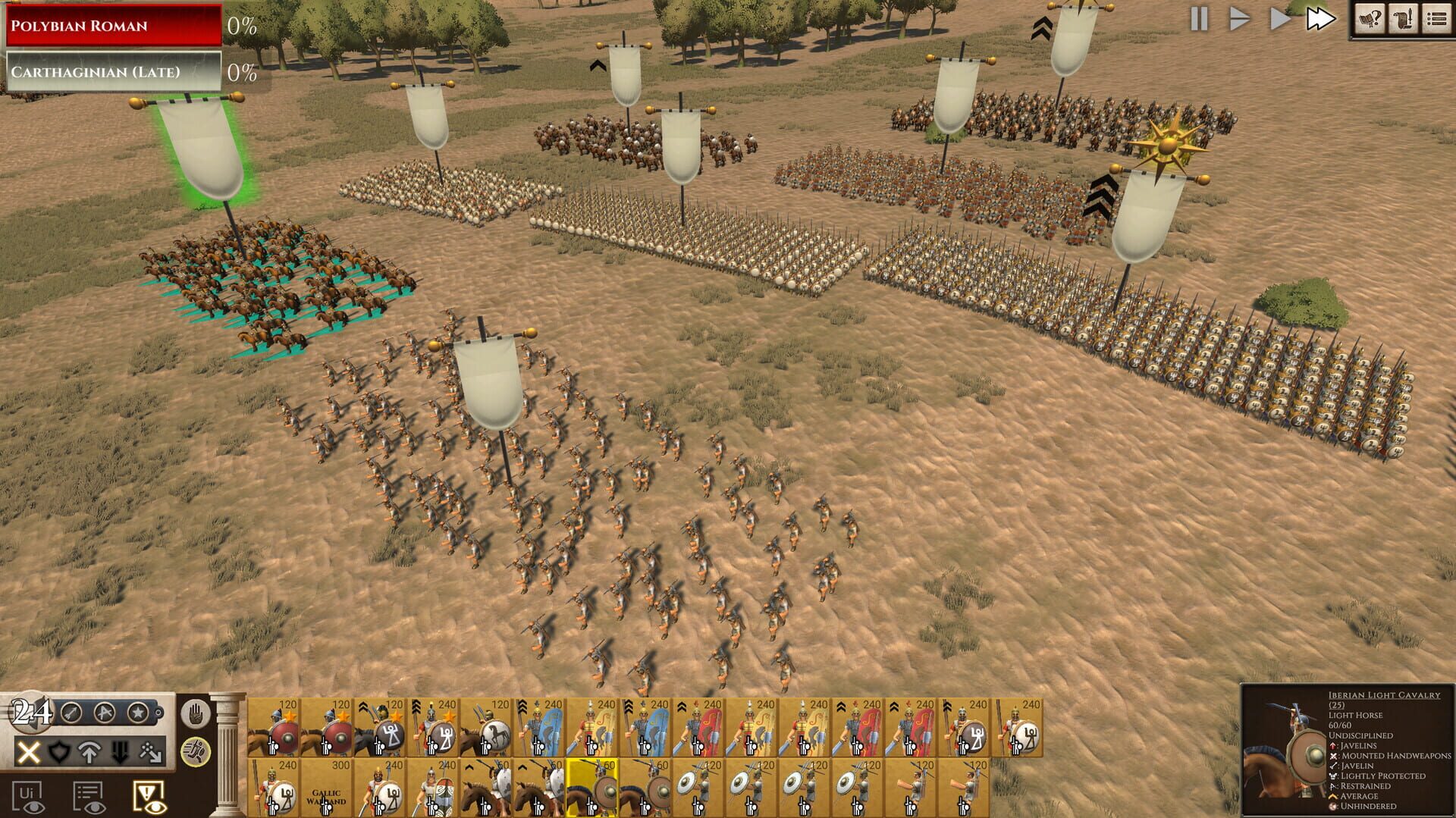Toggle the warnings exclamation eye icon

point(149,798)
